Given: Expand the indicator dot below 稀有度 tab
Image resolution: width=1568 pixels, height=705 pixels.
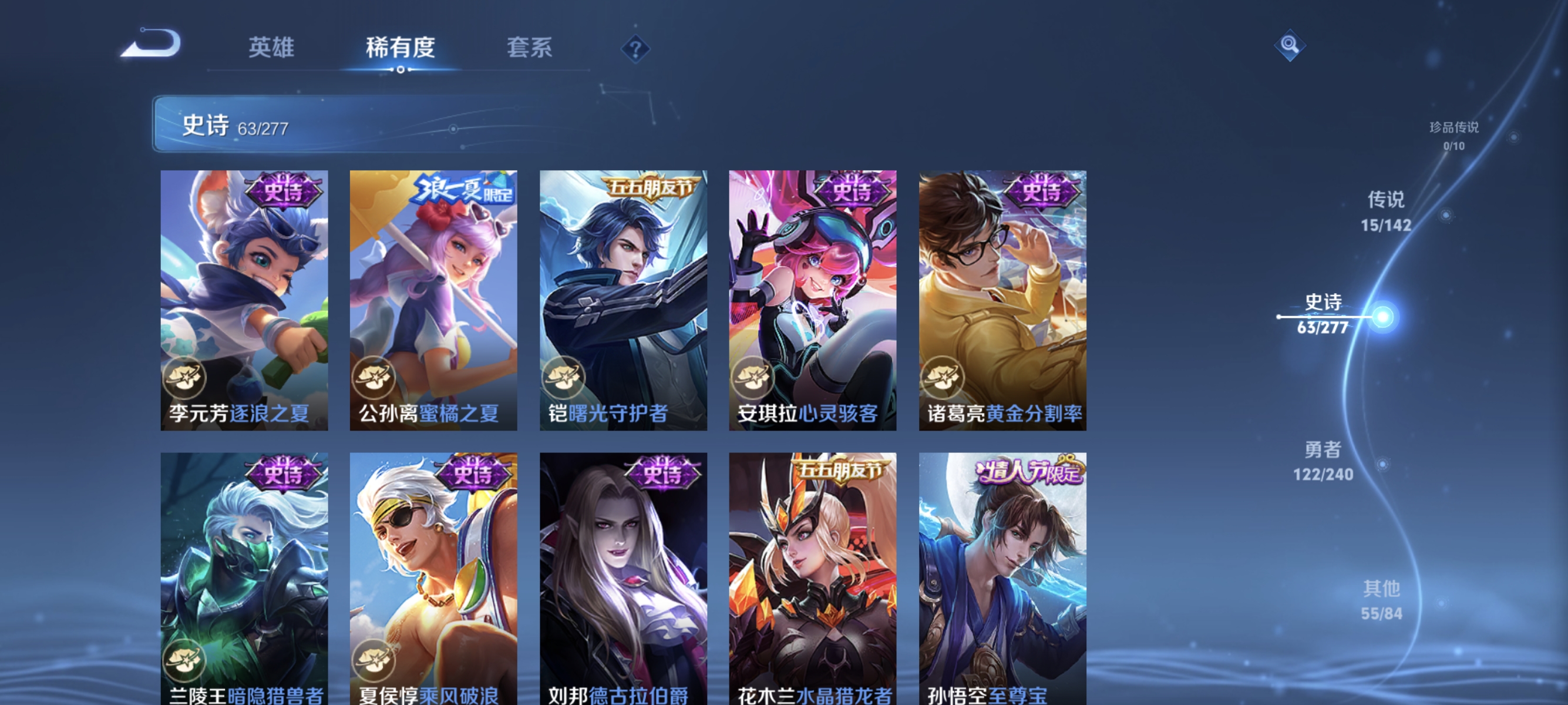Looking at the screenshot, I should 401,69.
